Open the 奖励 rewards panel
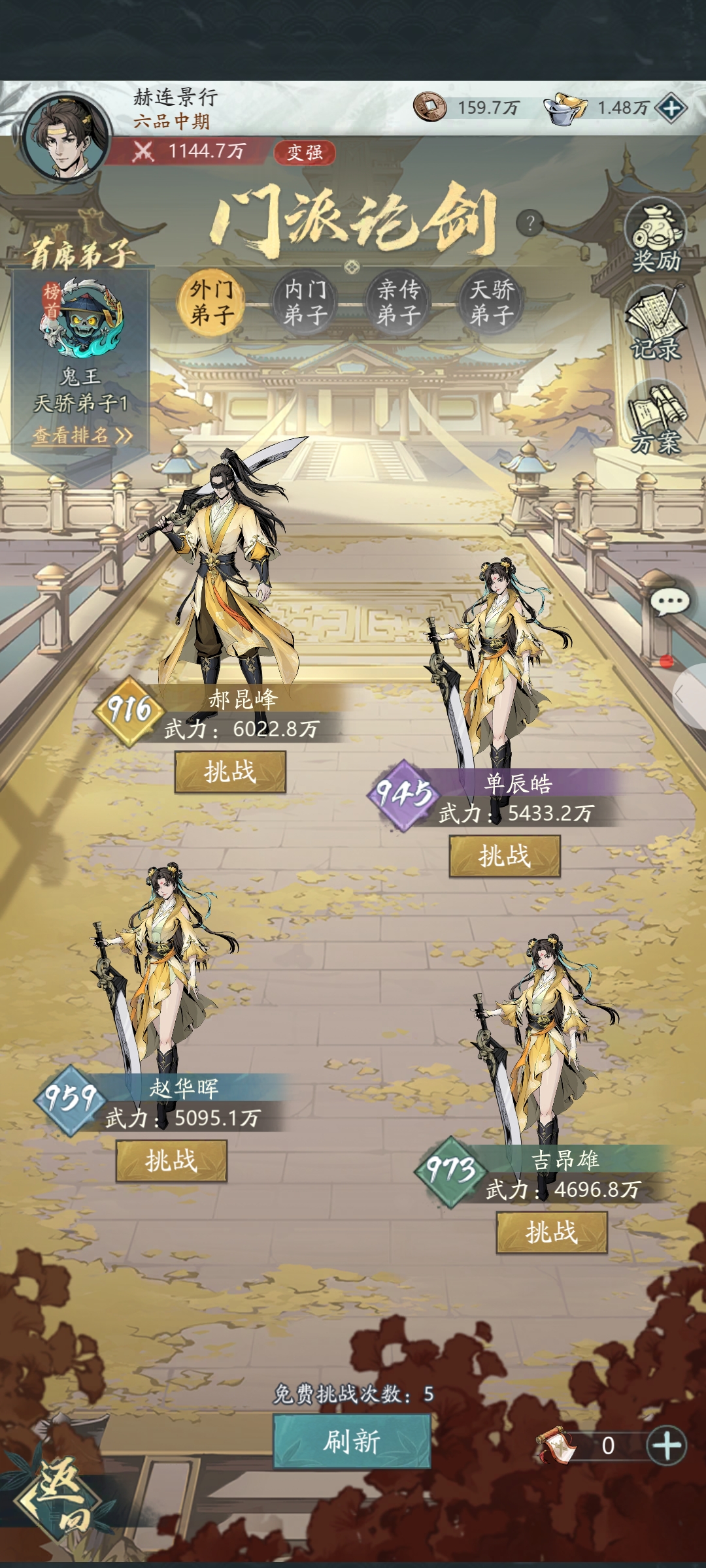The image size is (706, 1568). [x=656, y=237]
